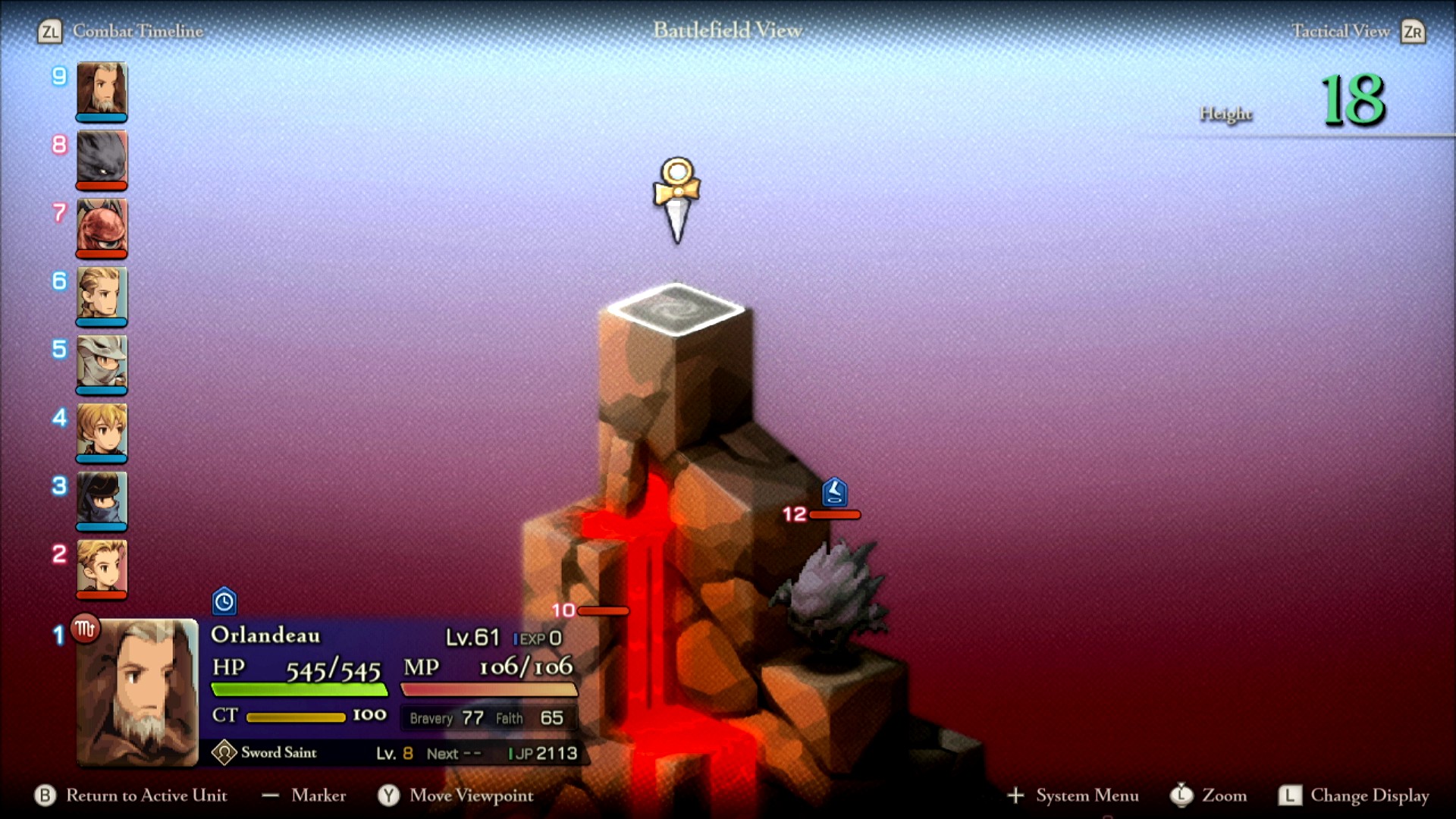
Task: Pick the turn 2 blonde unit portrait
Action: point(102,567)
